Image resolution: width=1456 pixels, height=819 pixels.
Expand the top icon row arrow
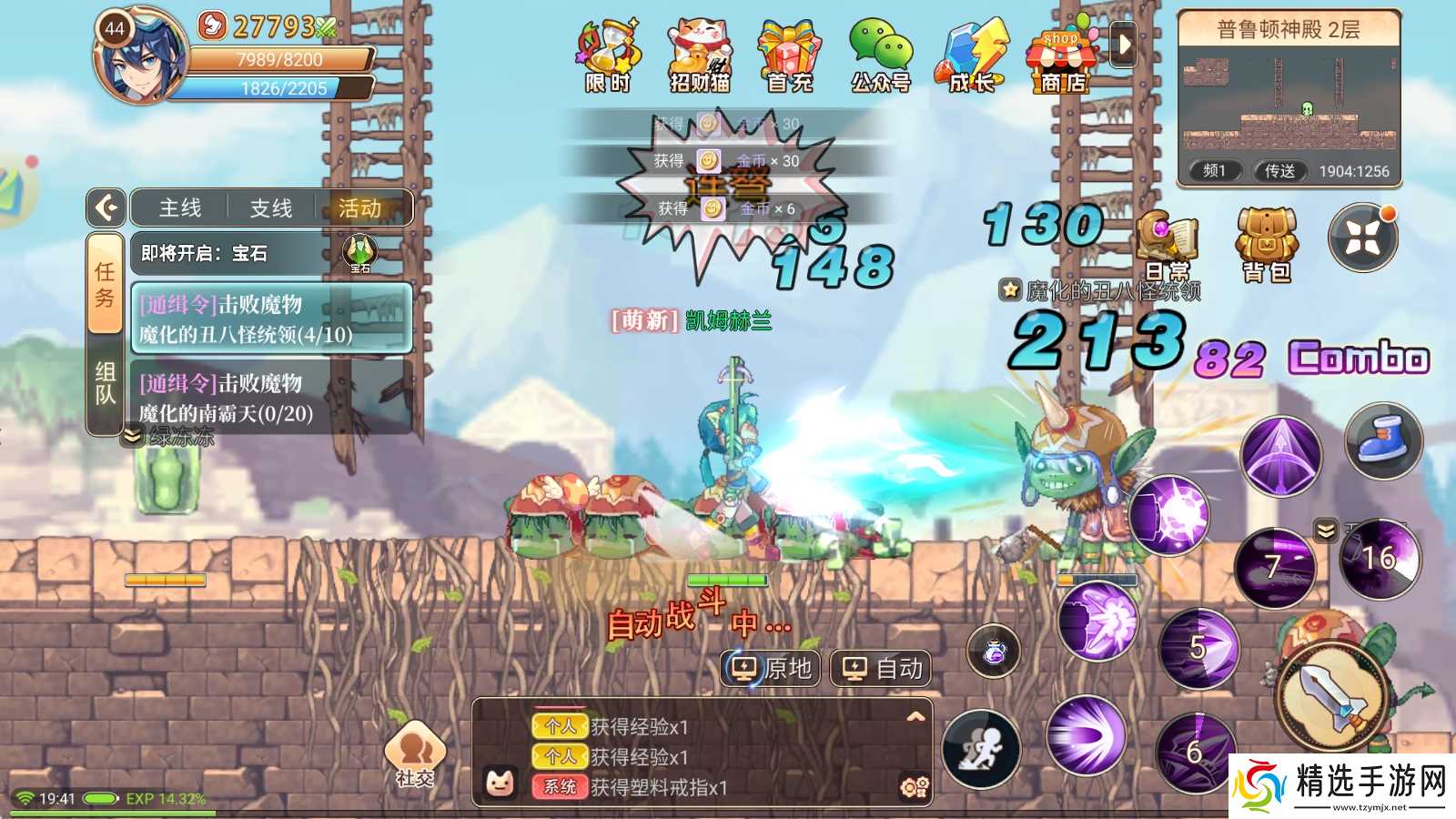coord(1125,44)
